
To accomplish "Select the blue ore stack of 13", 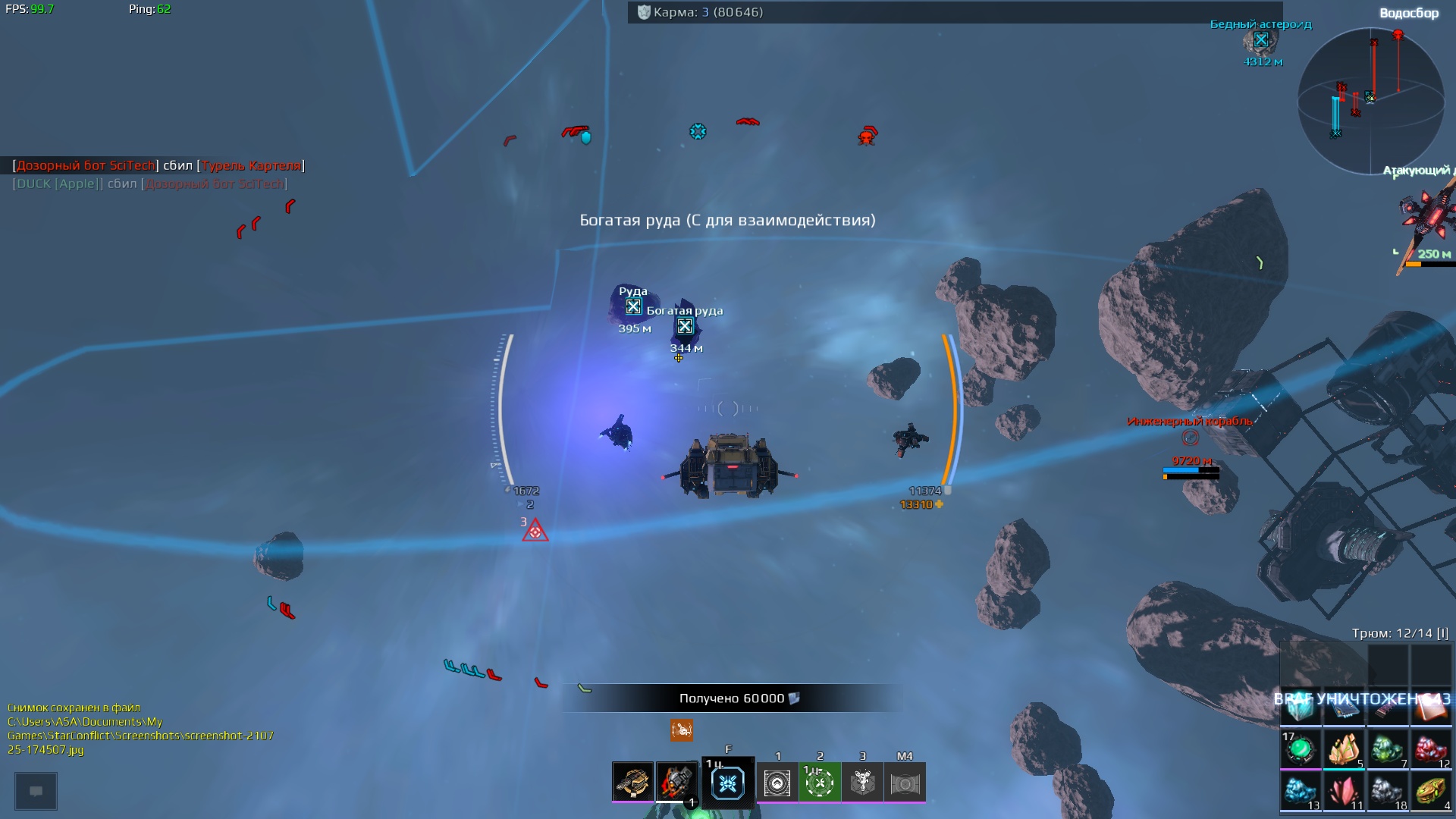I will tap(1301, 791).
